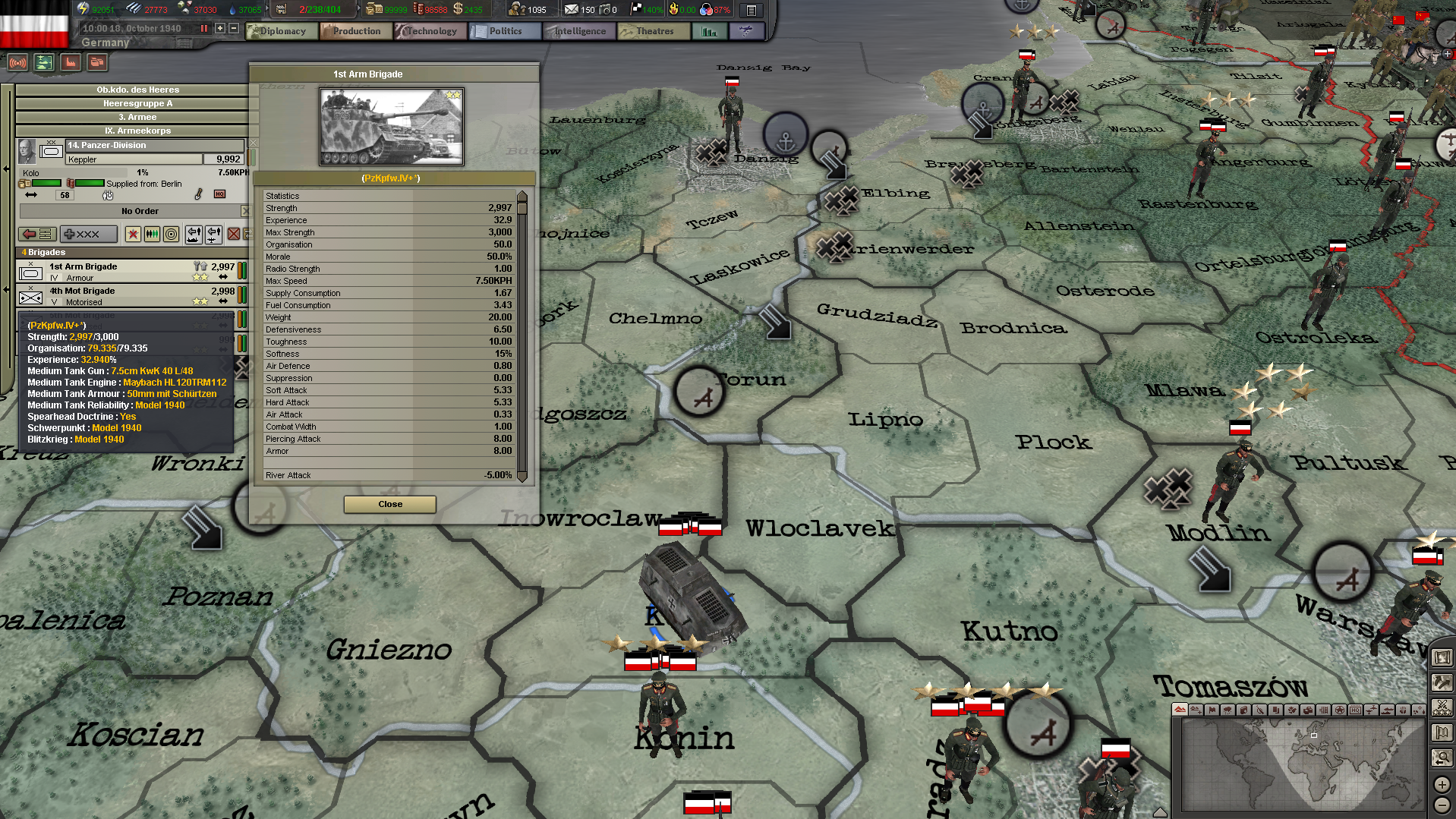The height and width of the screenshot is (819, 1456).
Task: Open the HQ map mode on the minimap
Action: pyautogui.click(x=1357, y=710)
